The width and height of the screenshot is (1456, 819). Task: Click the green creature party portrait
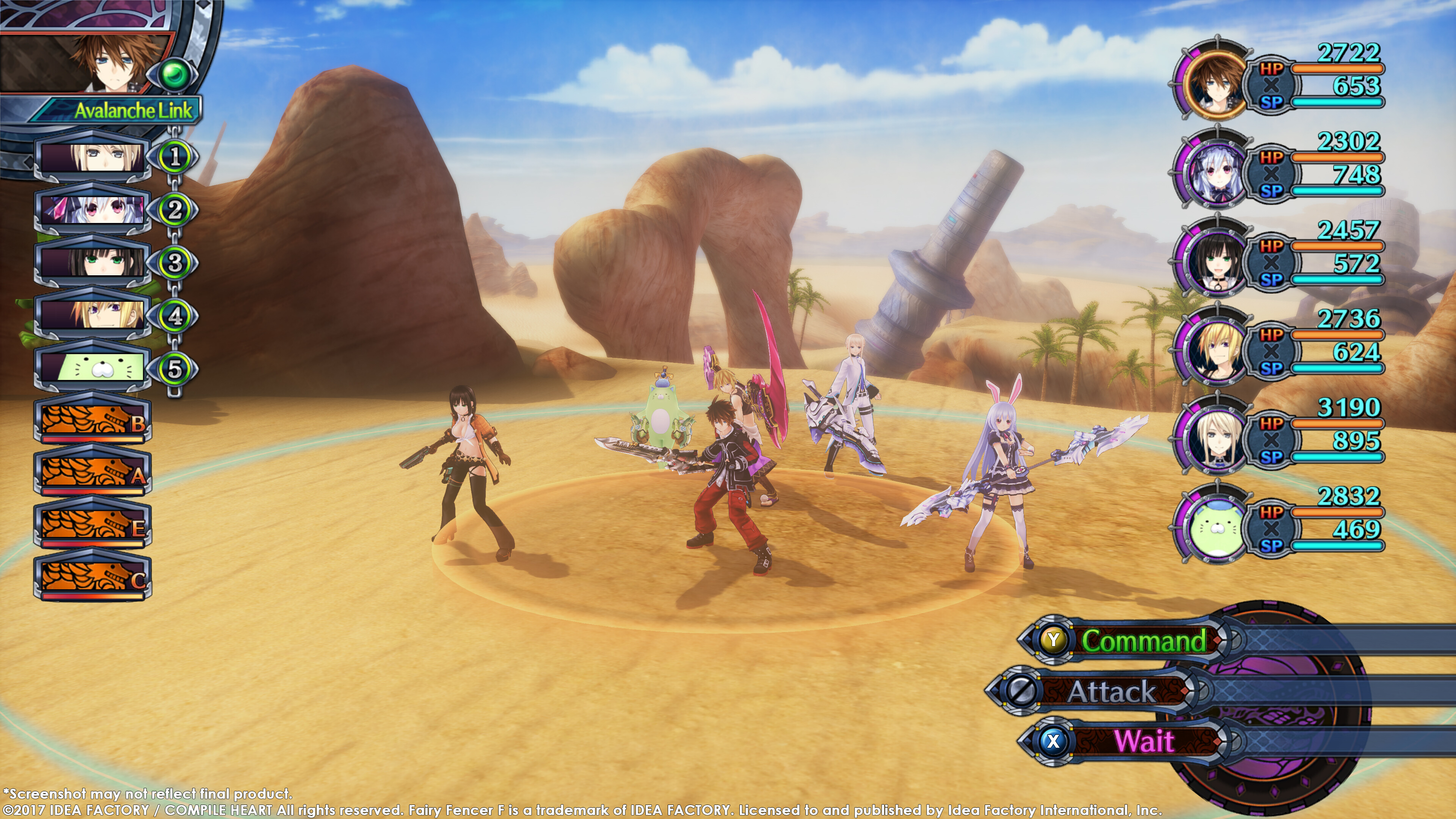click(1215, 526)
